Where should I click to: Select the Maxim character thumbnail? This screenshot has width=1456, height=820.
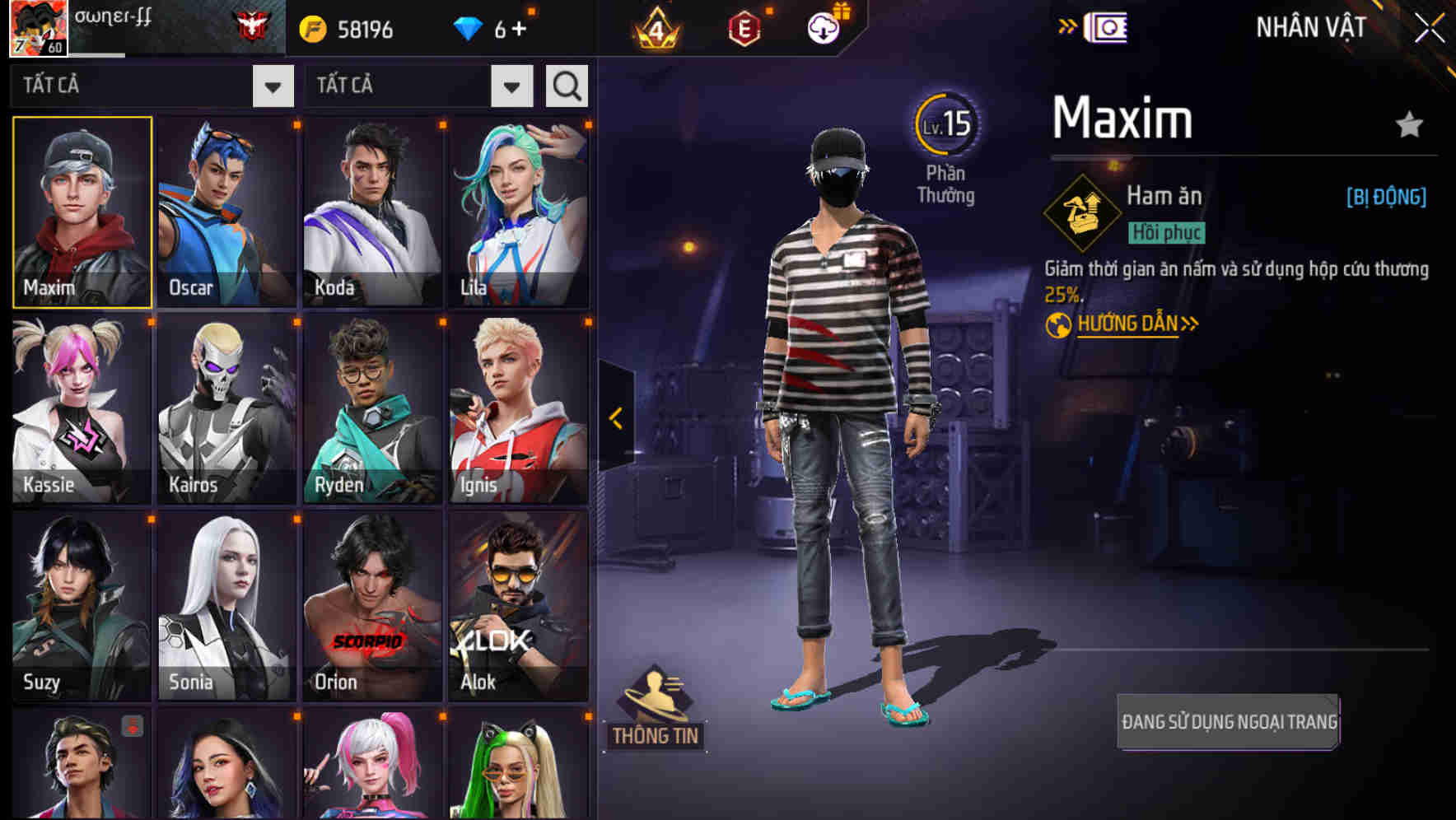pyautogui.click(x=80, y=212)
